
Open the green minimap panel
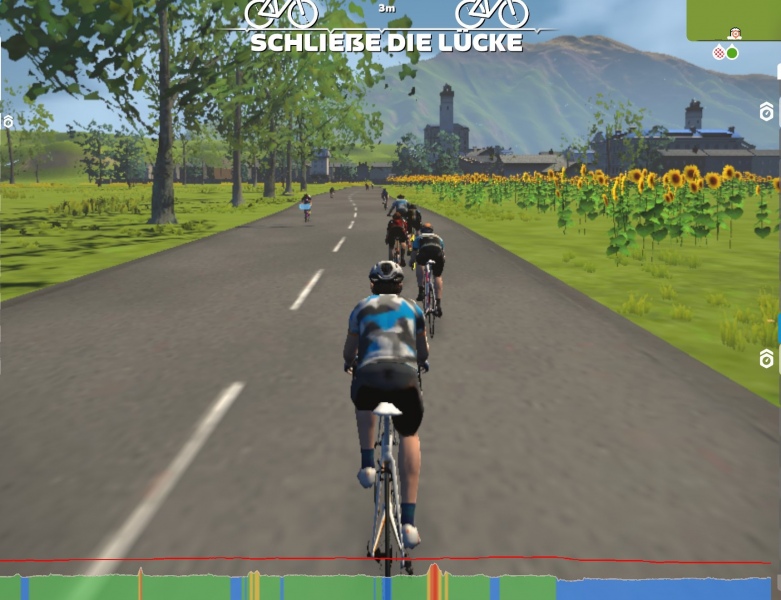point(733,21)
